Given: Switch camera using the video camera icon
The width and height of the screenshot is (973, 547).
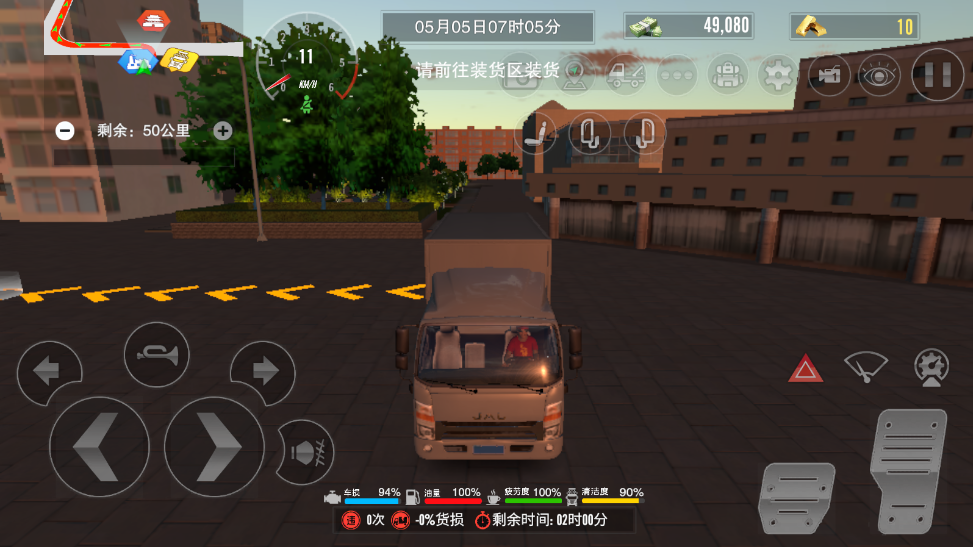Looking at the screenshot, I should 829,75.
